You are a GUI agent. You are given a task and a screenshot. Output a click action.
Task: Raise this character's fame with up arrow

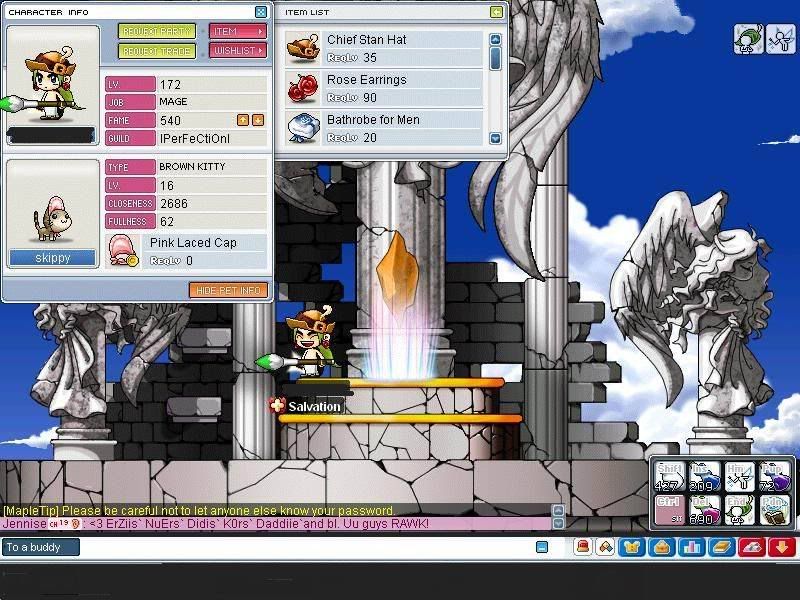(x=243, y=120)
